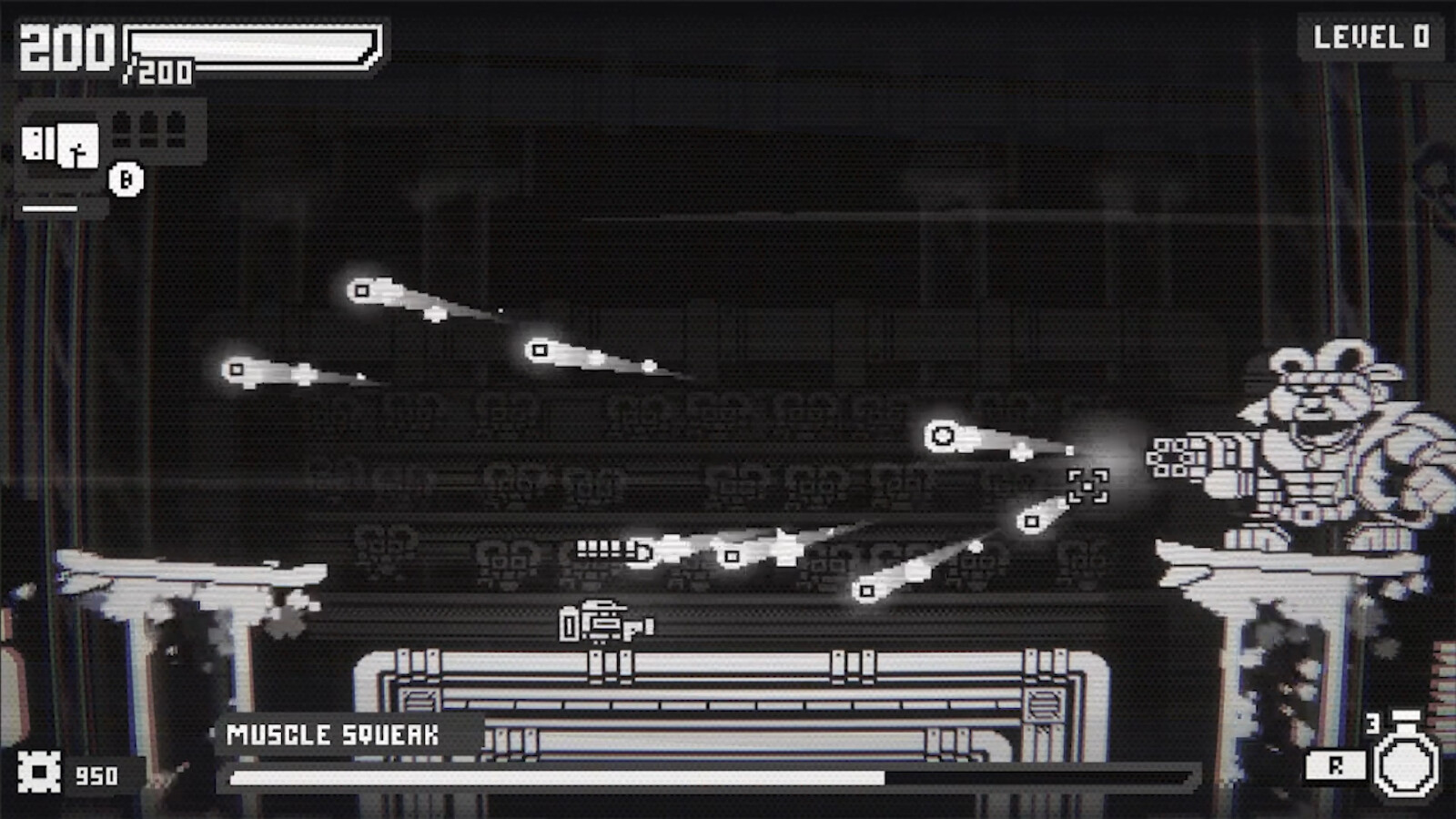Click the first ammo slot indicator
Viewport: 1456px width, 819px height.
pos(119,127)
